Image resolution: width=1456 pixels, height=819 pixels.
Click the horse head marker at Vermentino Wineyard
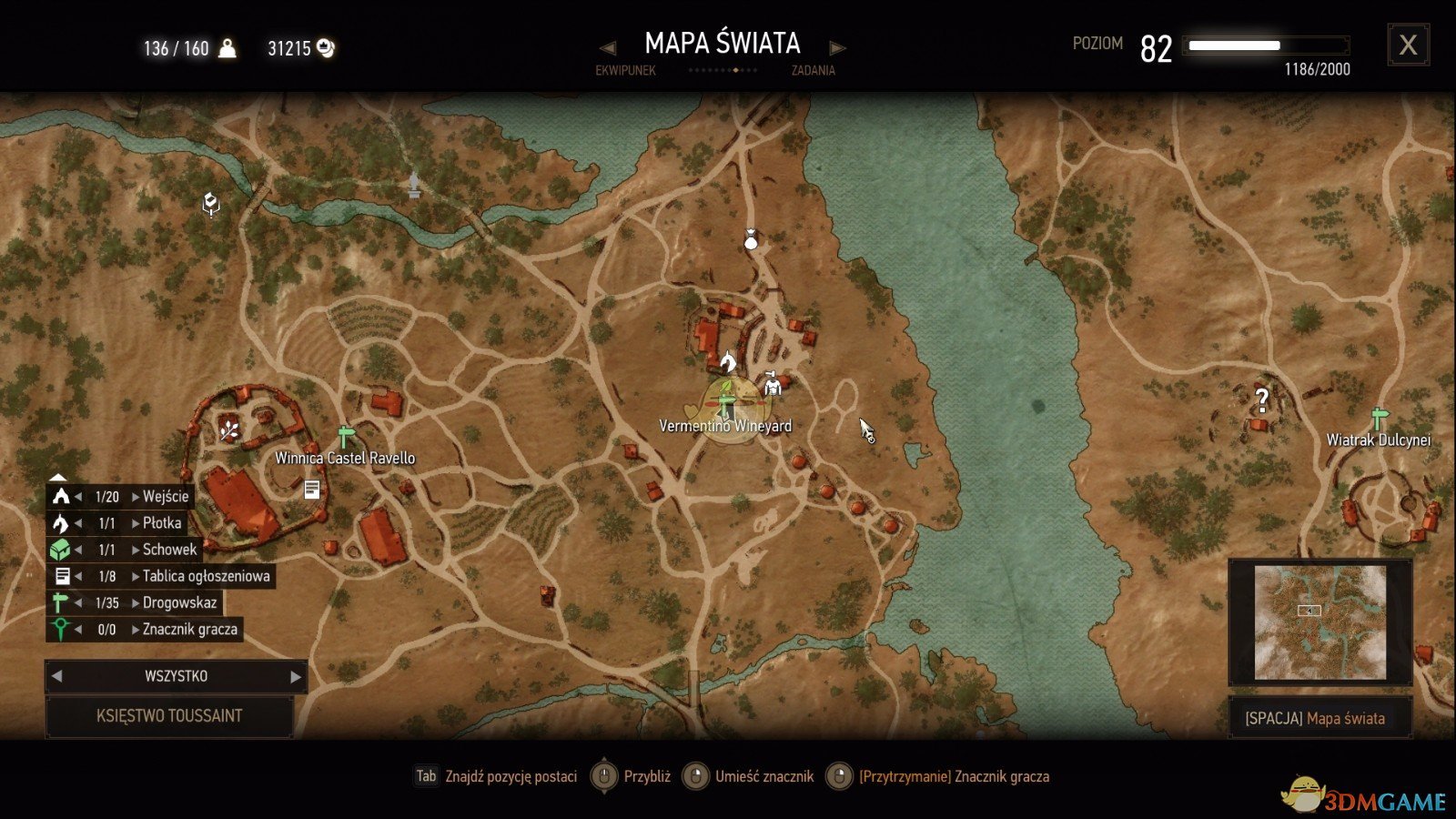[727, 364]
